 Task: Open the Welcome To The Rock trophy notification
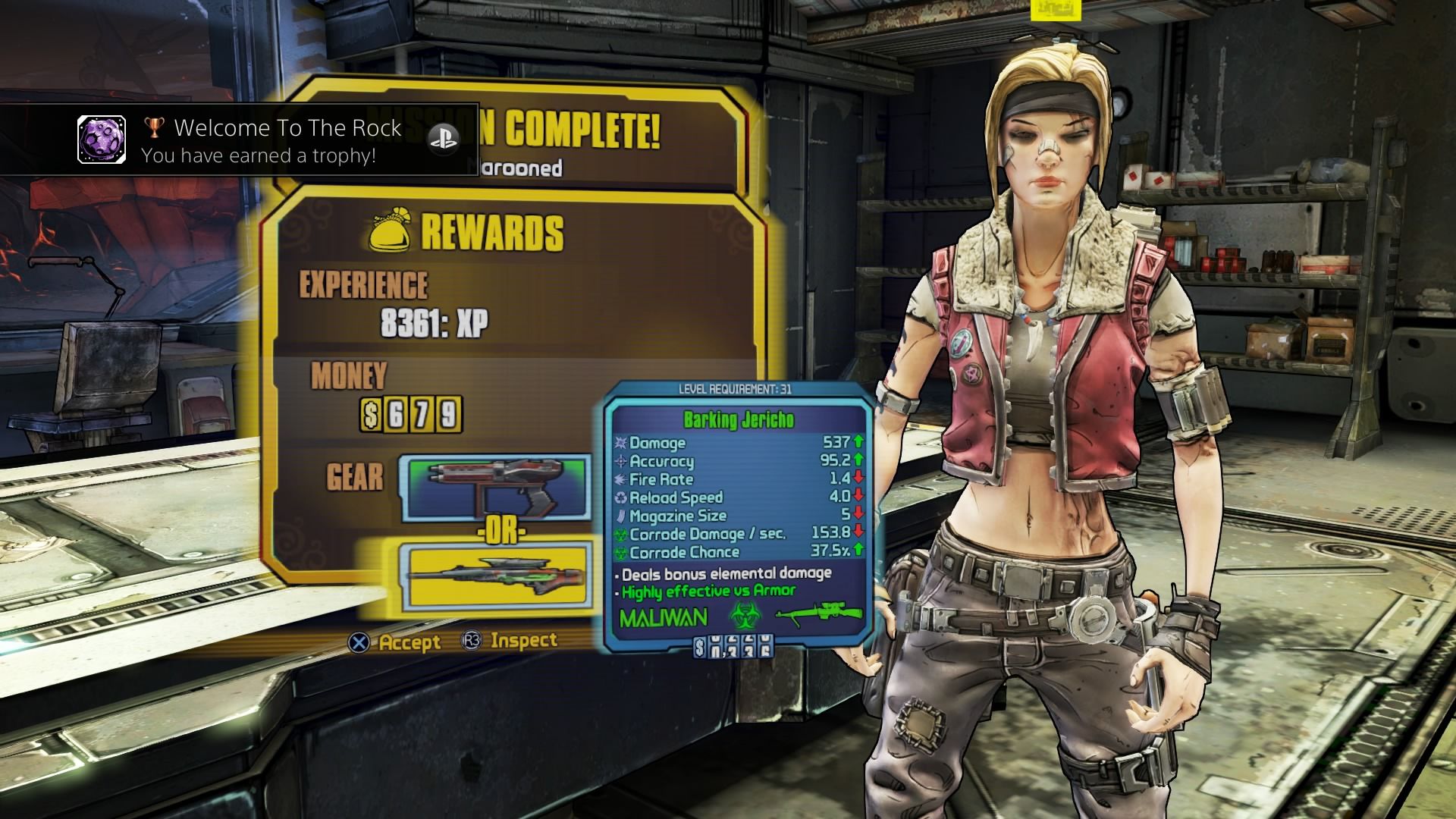click(239, 140)
